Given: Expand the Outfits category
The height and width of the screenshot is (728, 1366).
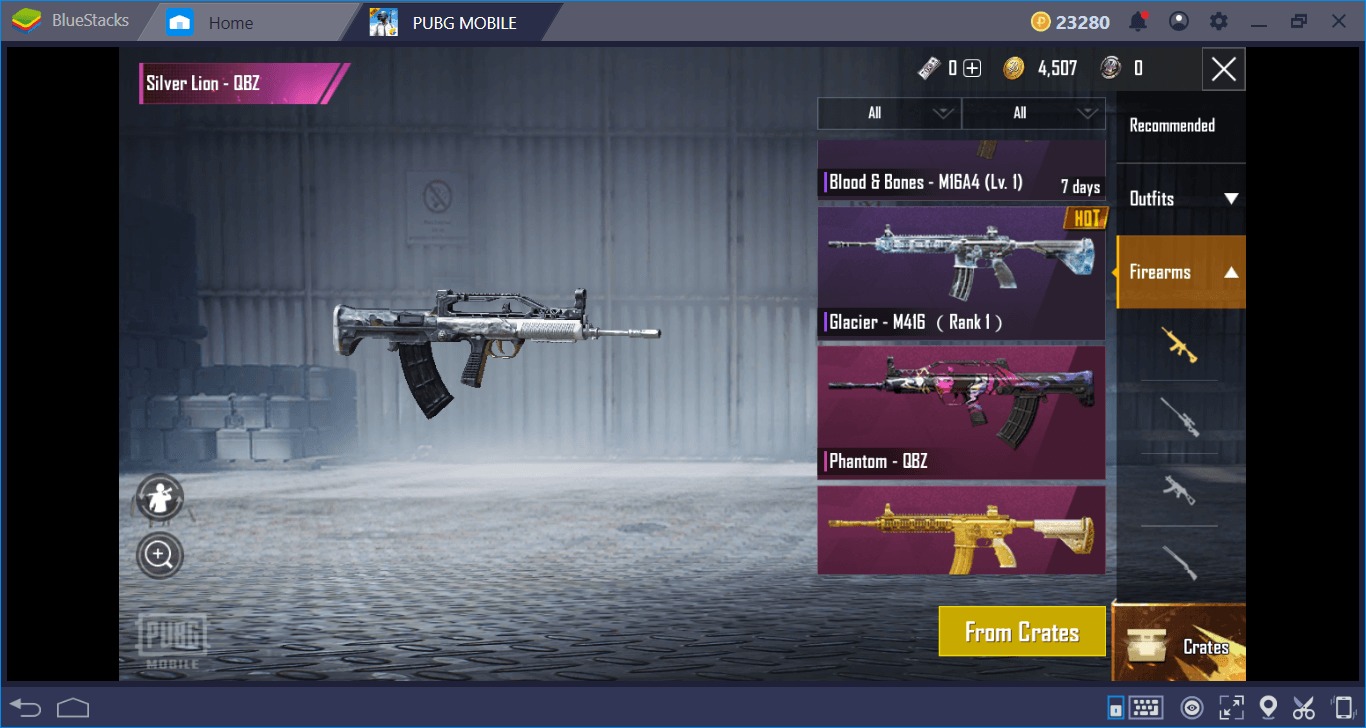Looking at the screenshot, I should click(x=1181, y=199).
